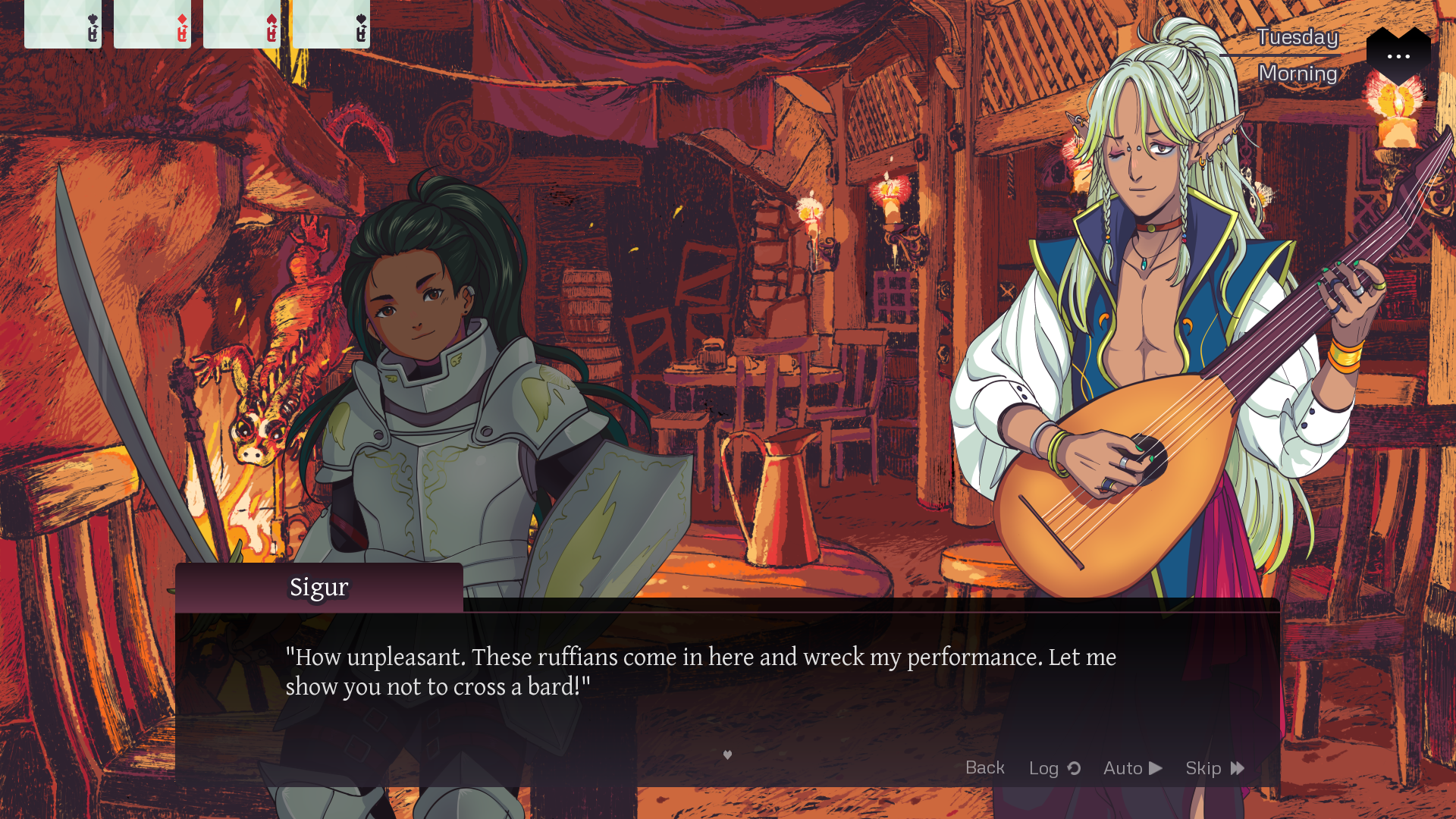
Task: Open the dialogue Log
Action: [1054, 768]
